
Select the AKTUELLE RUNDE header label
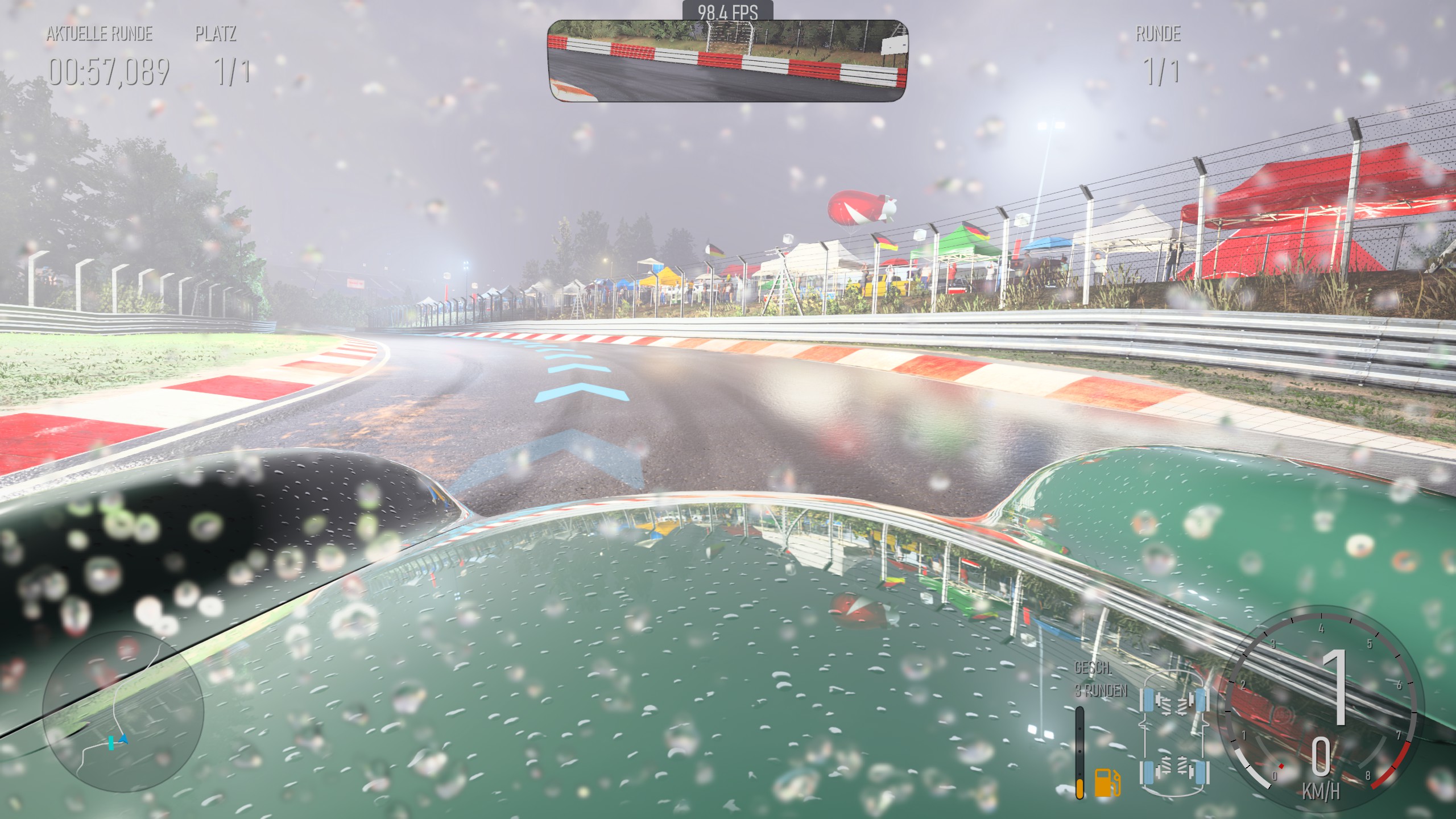[x=100, y=34]
